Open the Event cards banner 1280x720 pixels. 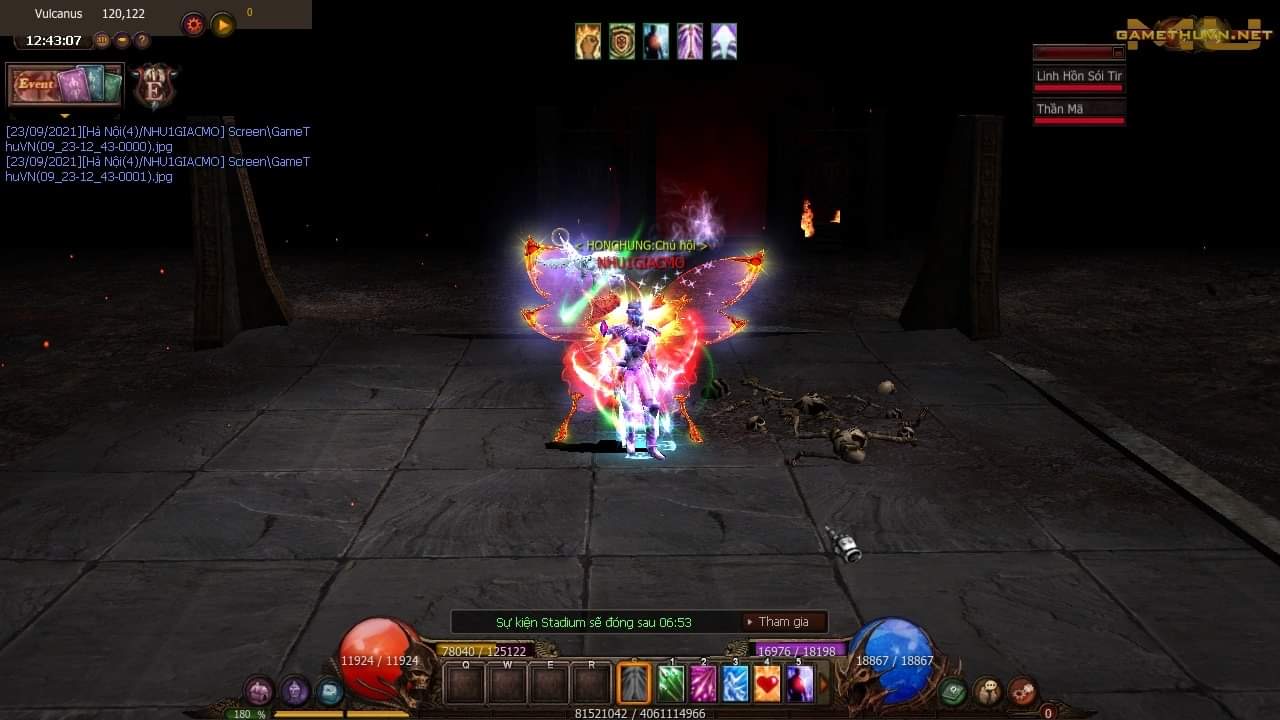pyautogui.click(x=65, y=85)
